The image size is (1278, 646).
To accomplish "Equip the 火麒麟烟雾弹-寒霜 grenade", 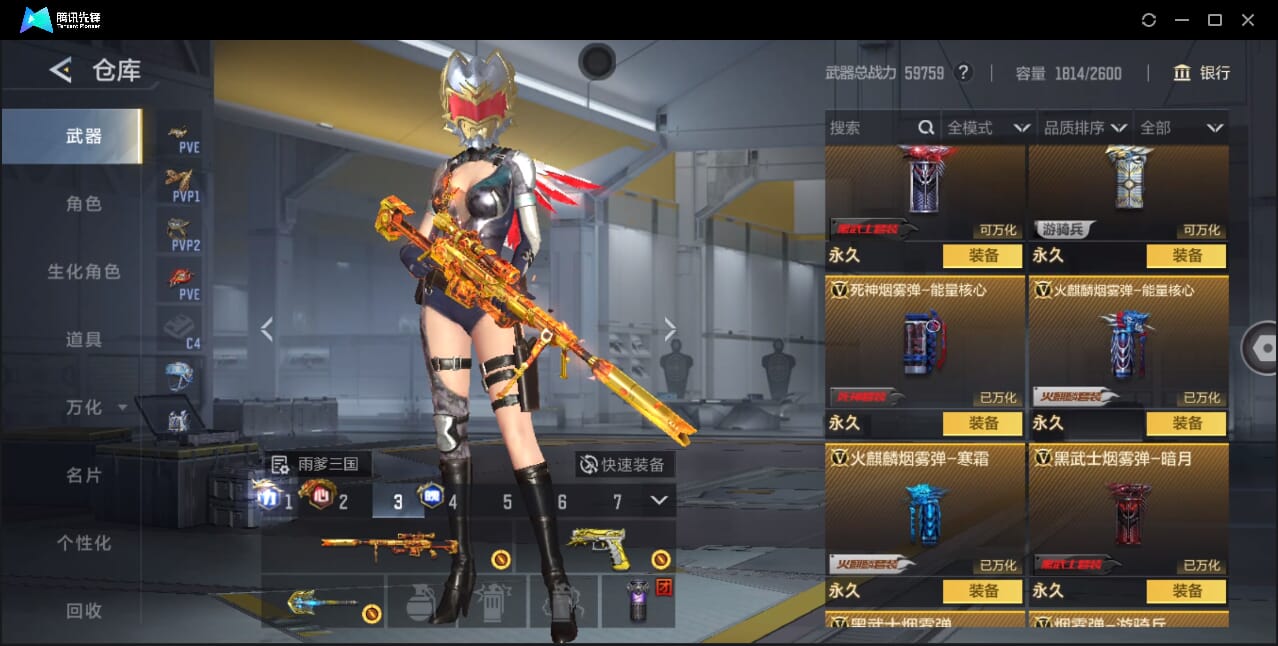I will 983,591.
